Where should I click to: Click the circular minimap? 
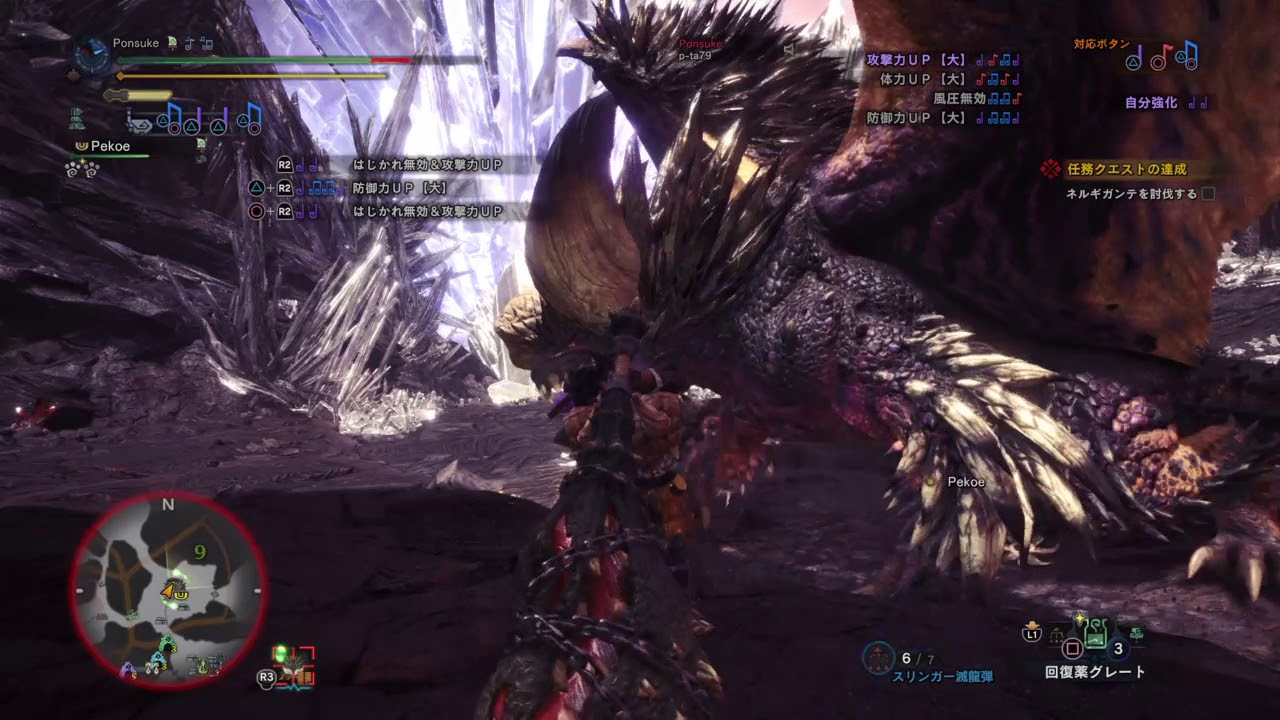(x=168, y=590)
